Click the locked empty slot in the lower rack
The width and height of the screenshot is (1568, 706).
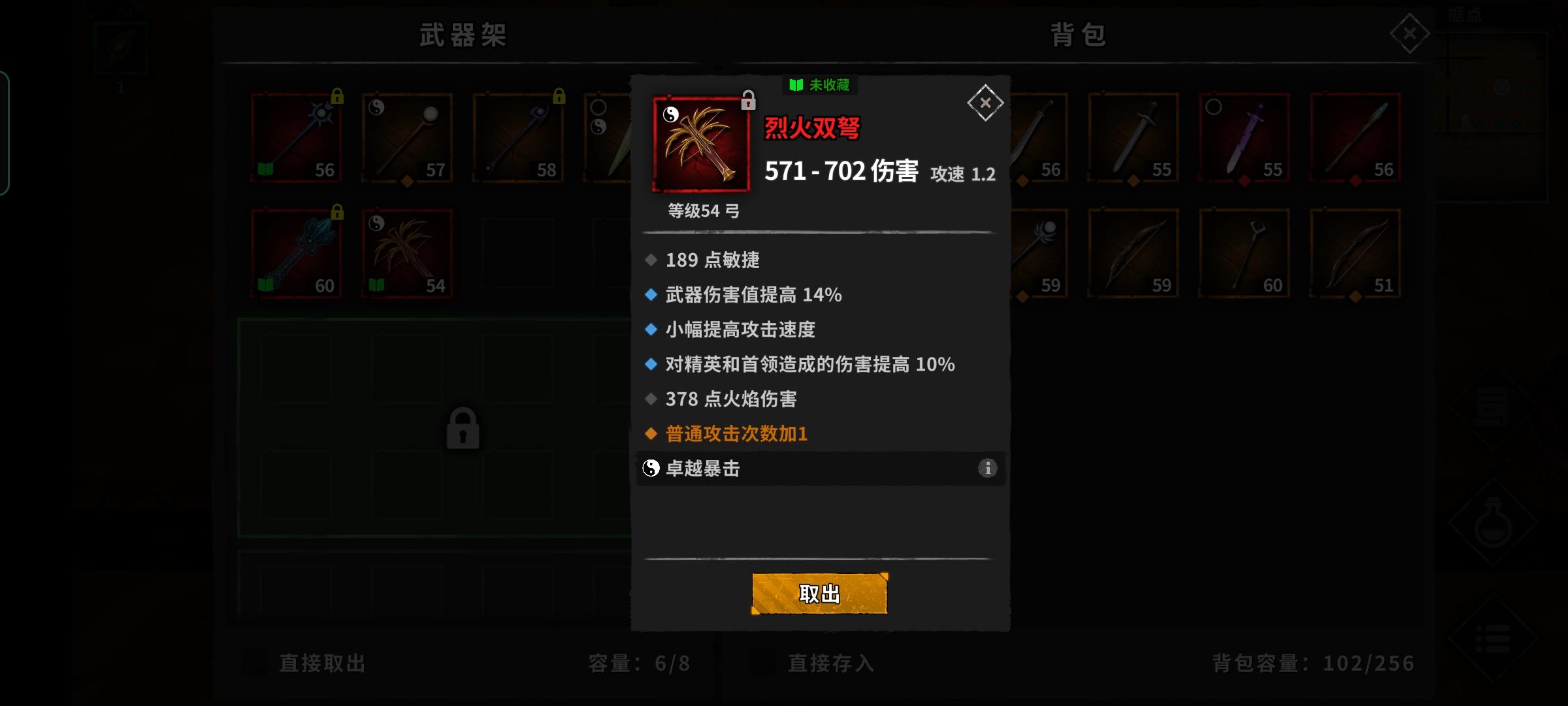click(465, 428)
